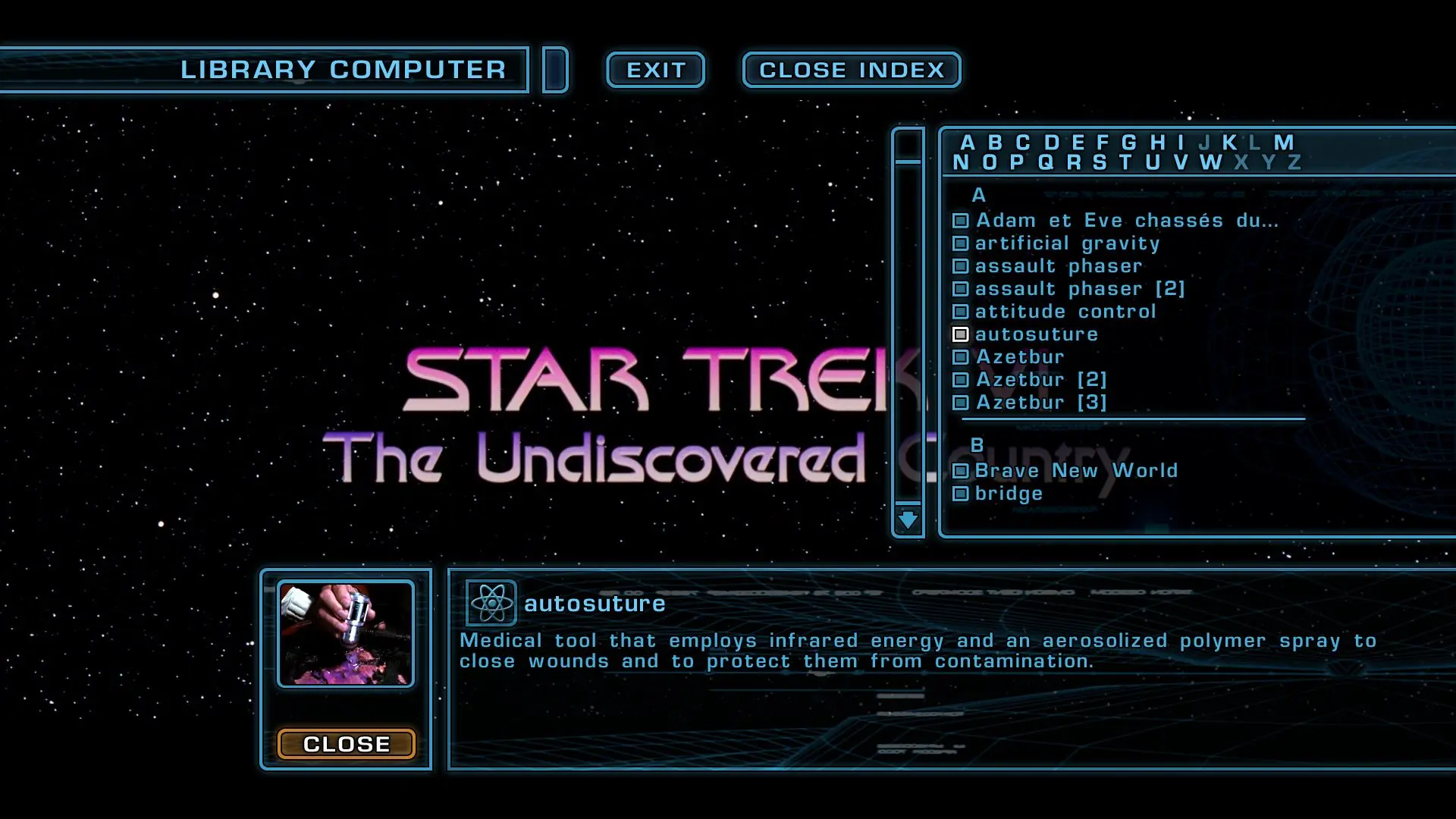Choose the assault phaser [2] entry
This screenshot has height=819, width=1456.
[1079, 289]
